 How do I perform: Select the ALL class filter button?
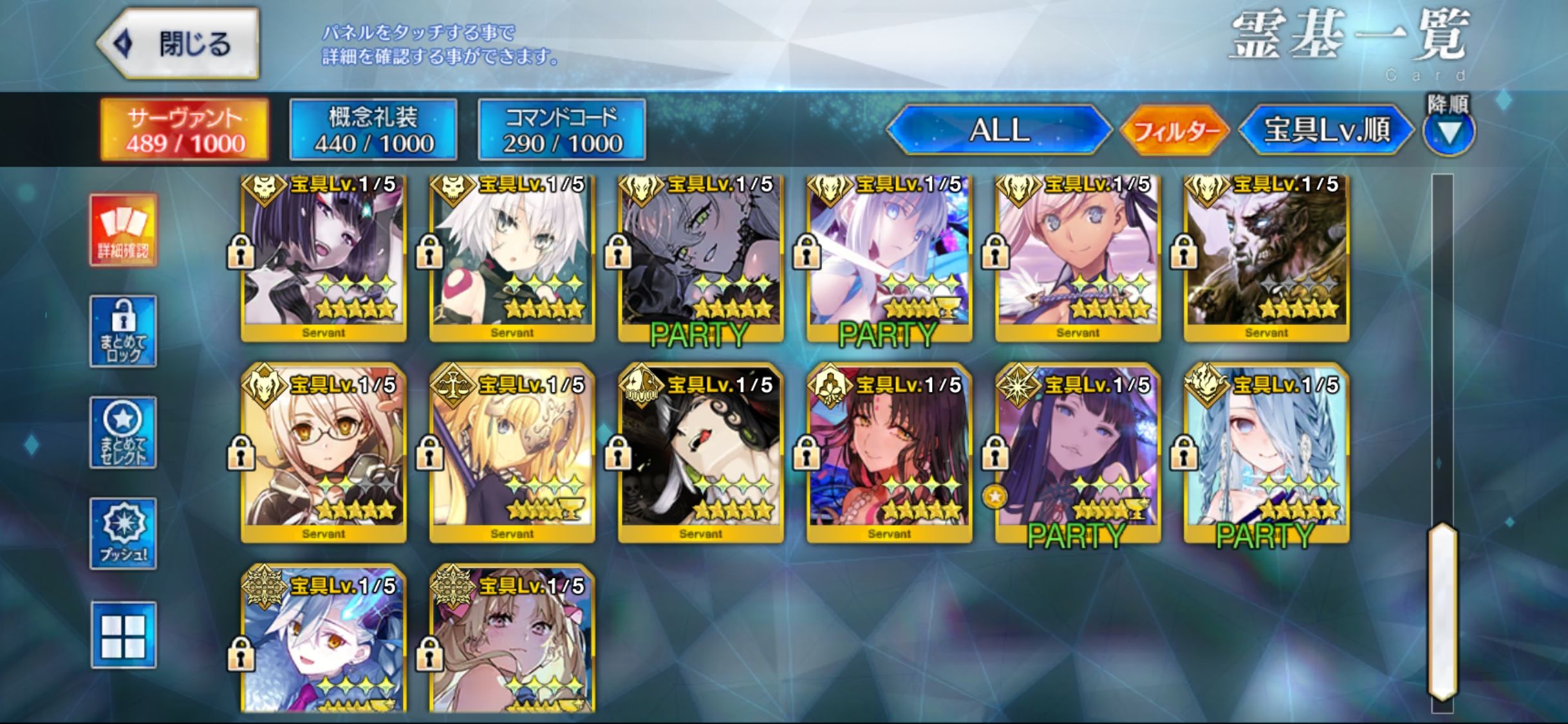(999, 130)
